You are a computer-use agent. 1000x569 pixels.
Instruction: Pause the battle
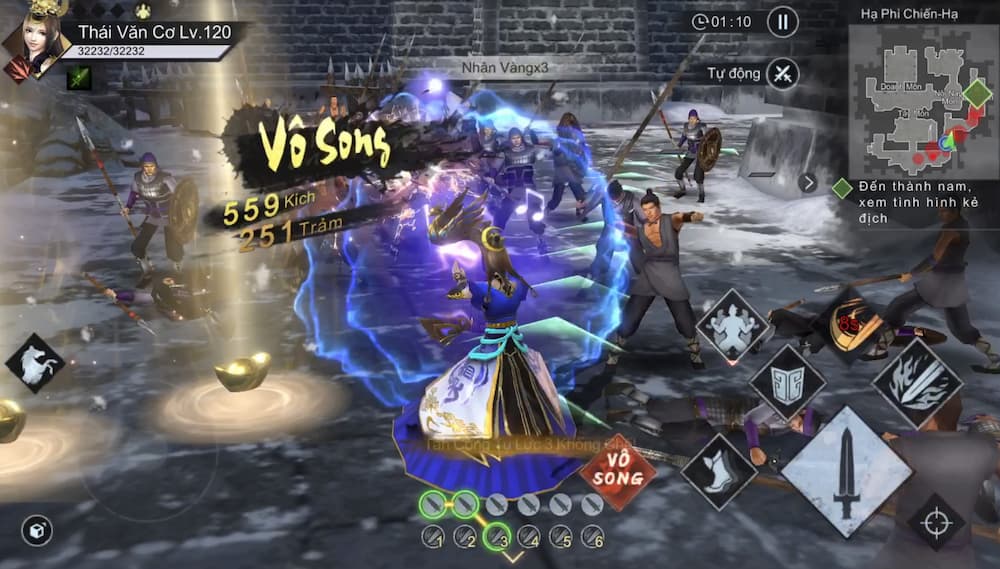click(x=783, y=21)
